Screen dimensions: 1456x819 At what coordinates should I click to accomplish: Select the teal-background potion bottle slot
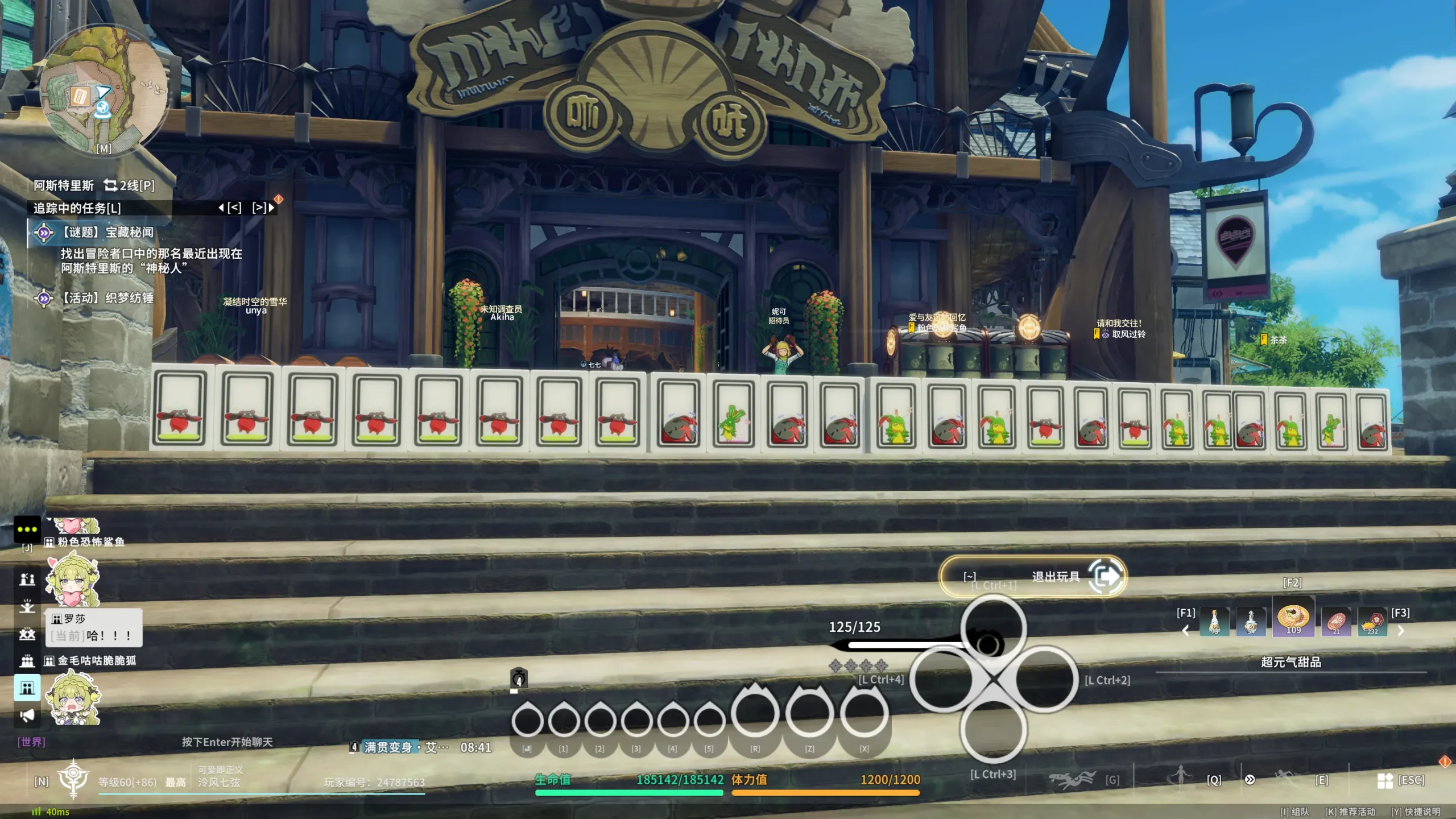(1214, 622)
